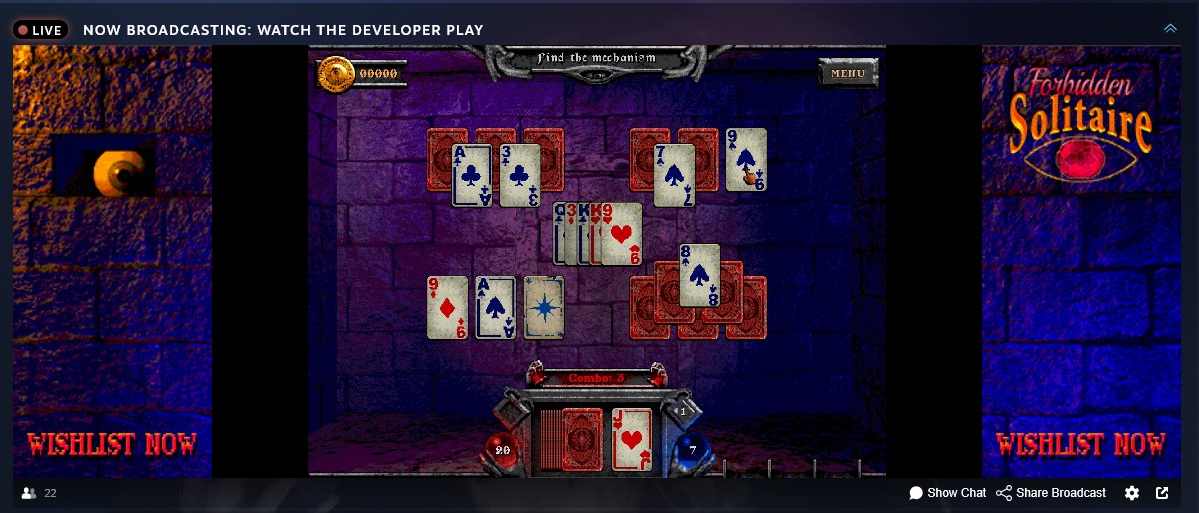Image resolution: width=1199 pixels, height=513 pixels.
Task: Select the Ace of Clubs card
Action: pos(471,175)
